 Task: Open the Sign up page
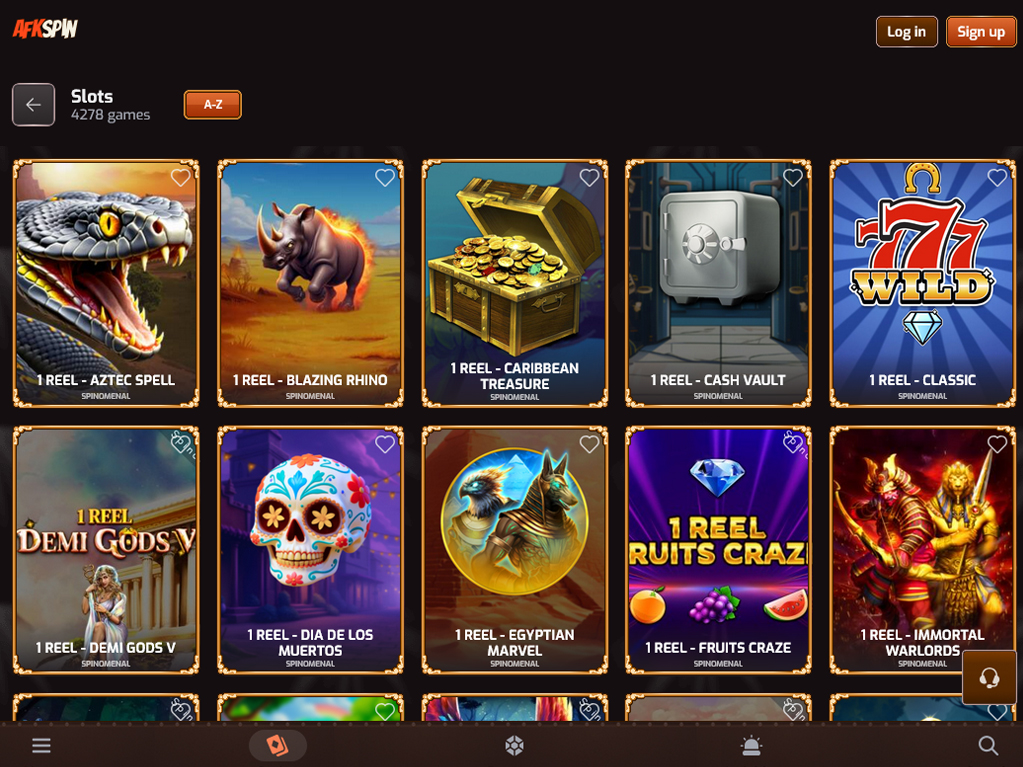pyautogui.click(x=980, y=32)
